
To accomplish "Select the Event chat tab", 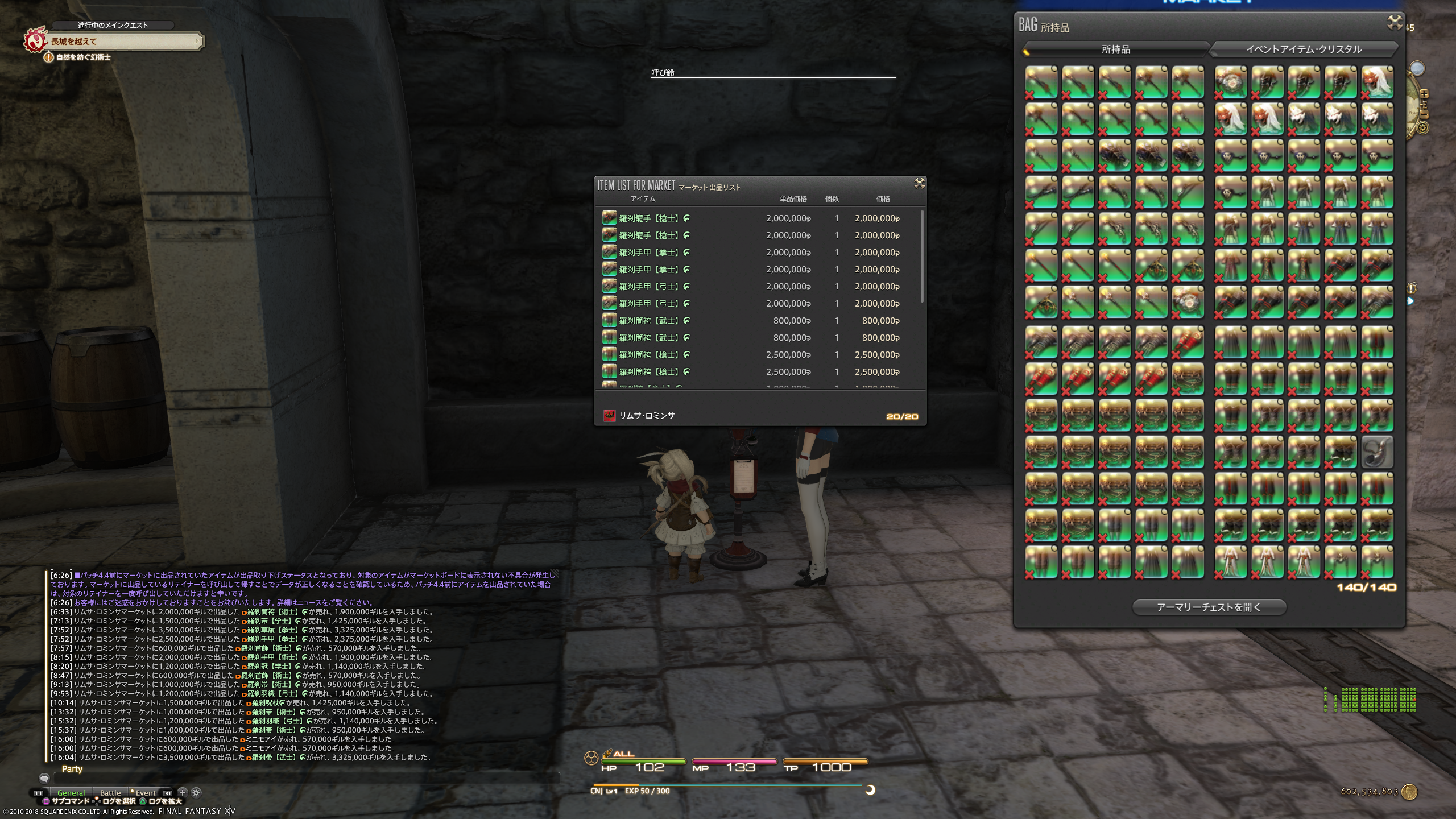I will pos(146,793).
